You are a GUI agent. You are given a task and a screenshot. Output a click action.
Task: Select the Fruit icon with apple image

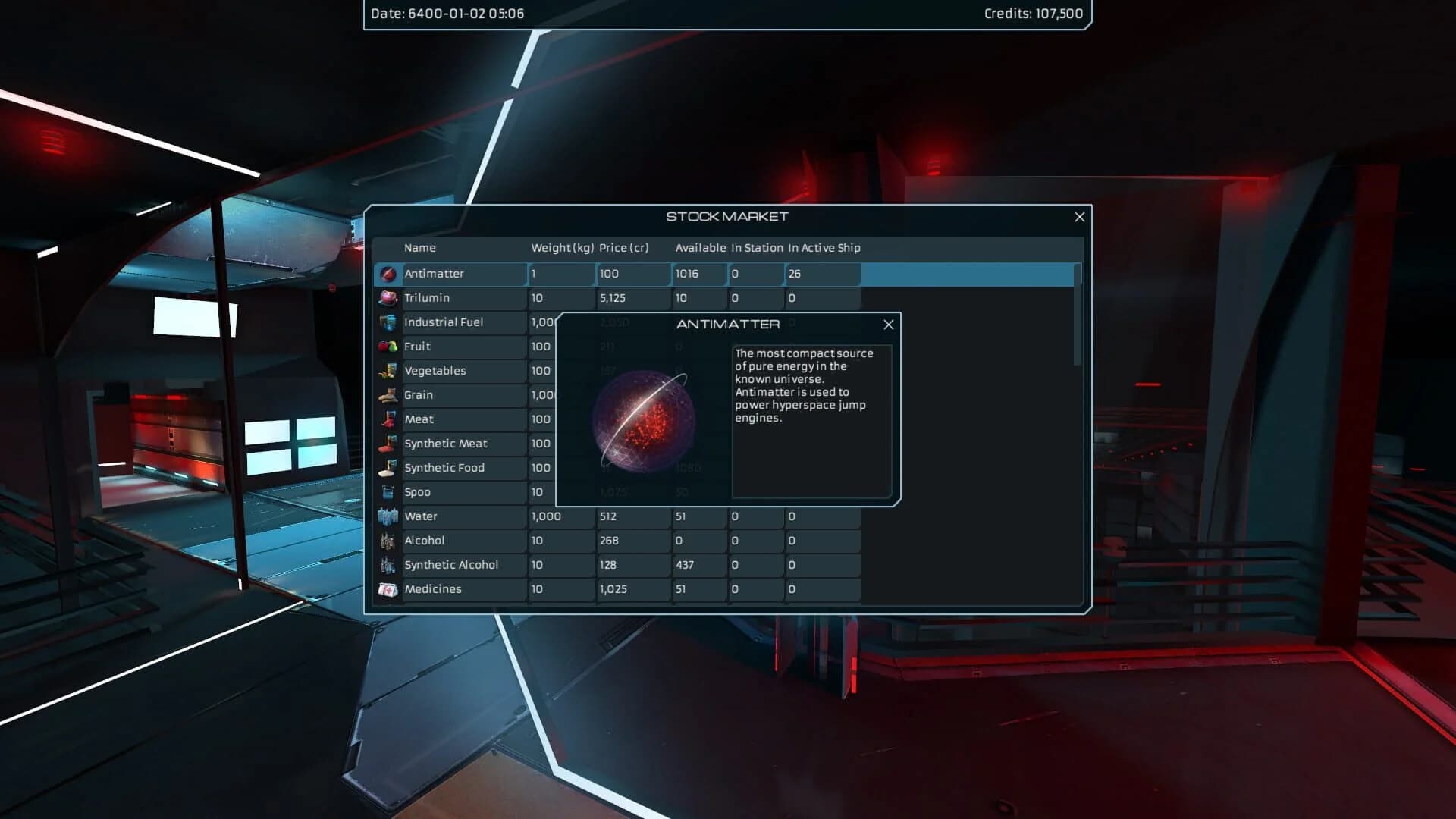pyautogui.click(x=388, y=347)
